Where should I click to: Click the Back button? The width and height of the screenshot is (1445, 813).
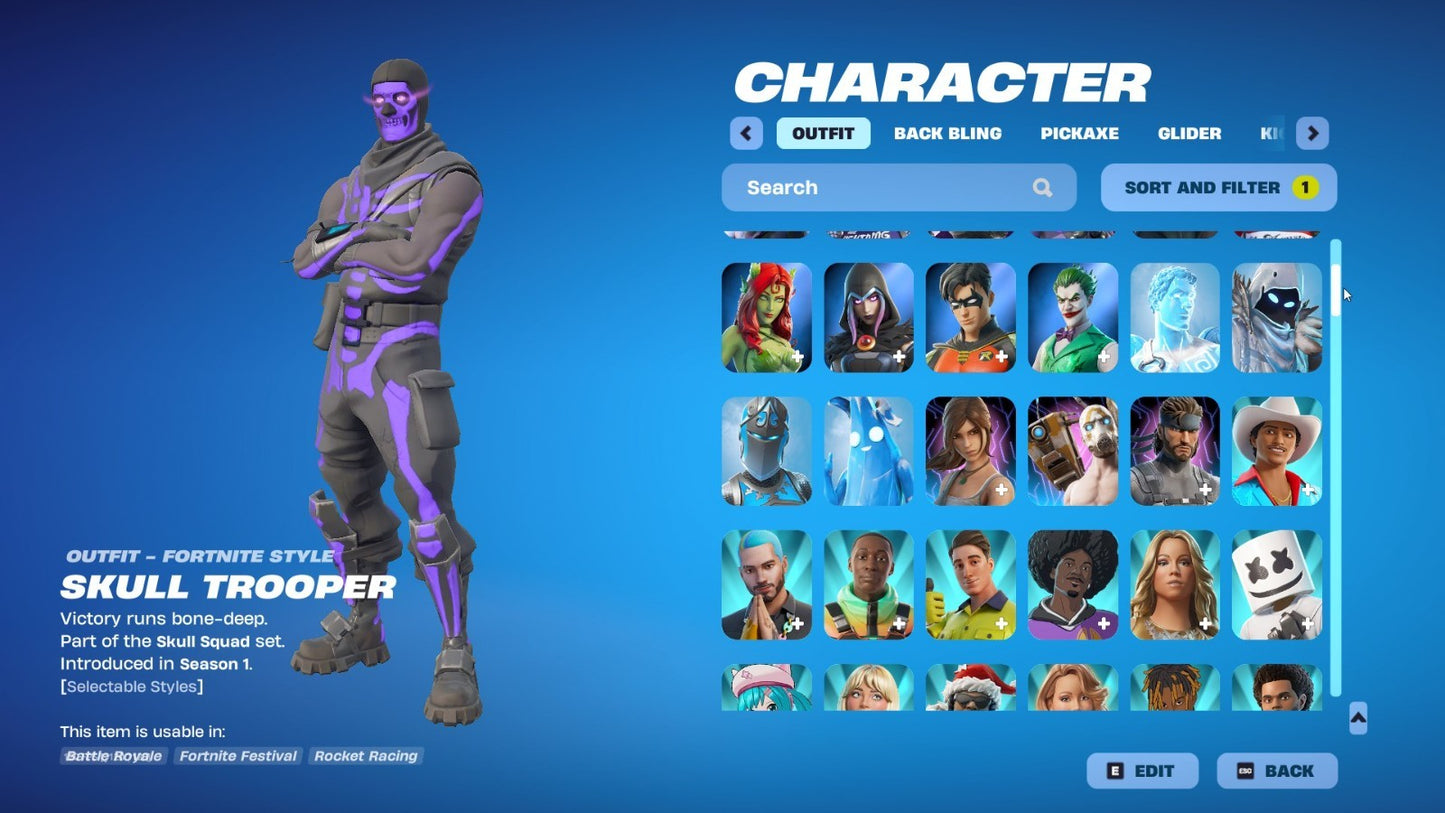coord(1277,770)
